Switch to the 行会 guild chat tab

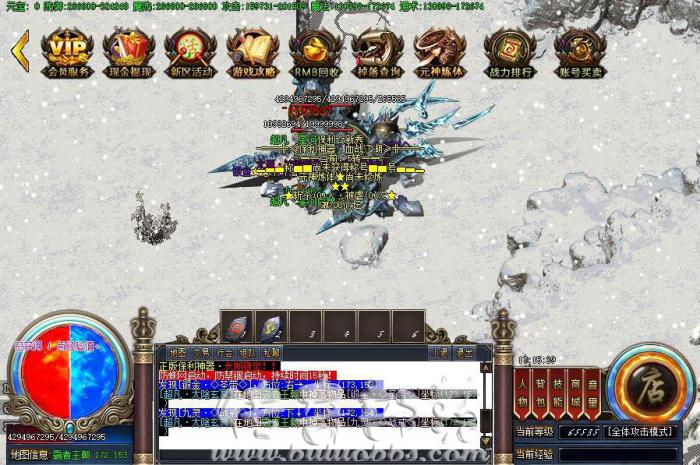coord(224,352)
